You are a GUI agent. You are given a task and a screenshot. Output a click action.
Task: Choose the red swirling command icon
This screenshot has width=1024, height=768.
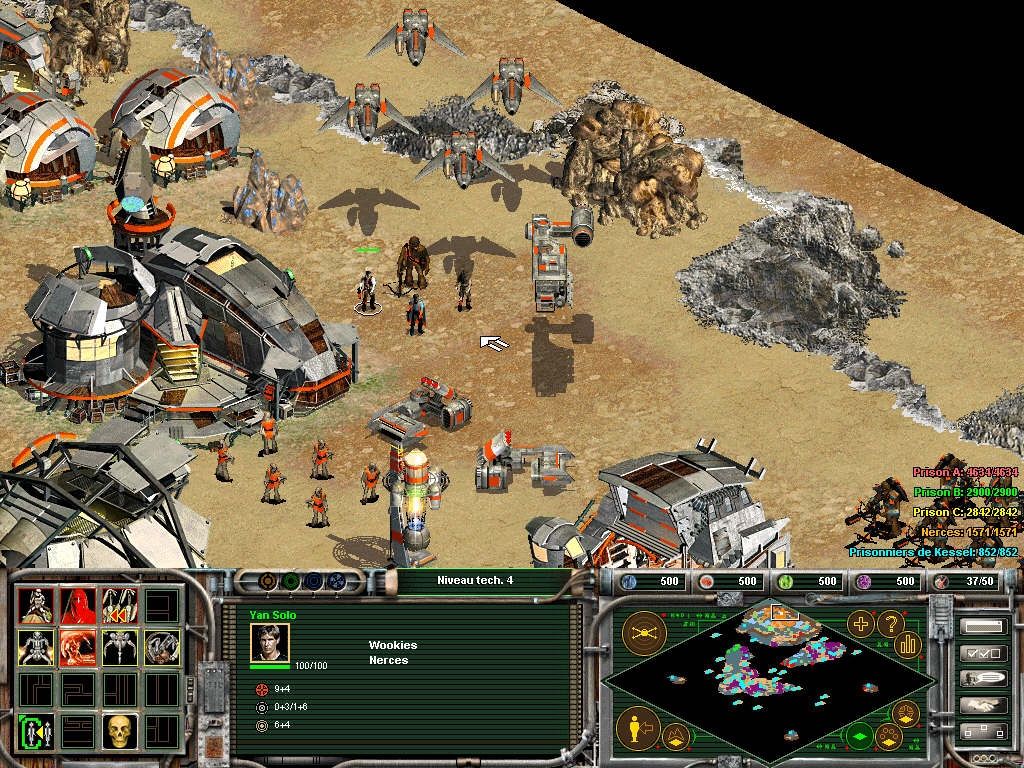[x=78, y=647]
